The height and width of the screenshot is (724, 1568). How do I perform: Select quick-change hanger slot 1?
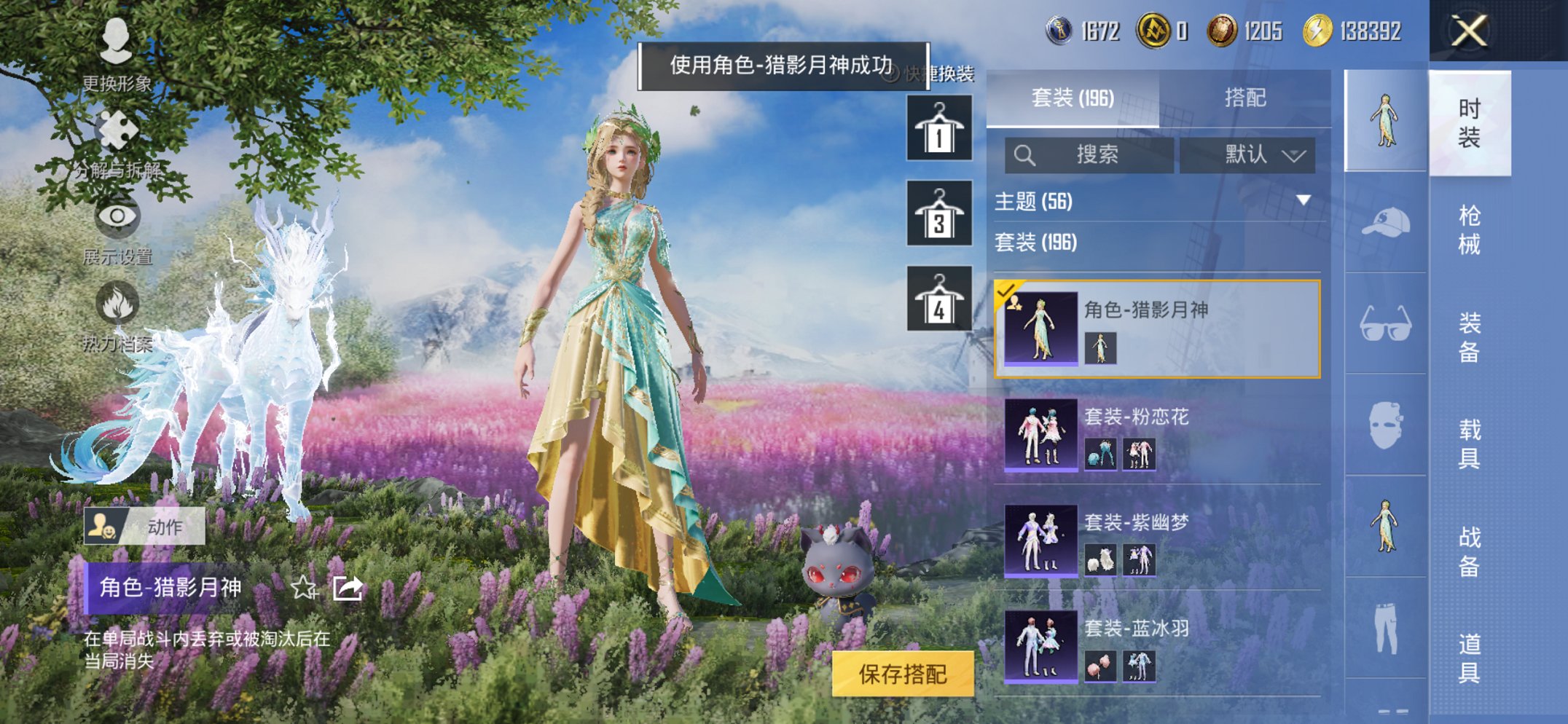click(938, 131)
